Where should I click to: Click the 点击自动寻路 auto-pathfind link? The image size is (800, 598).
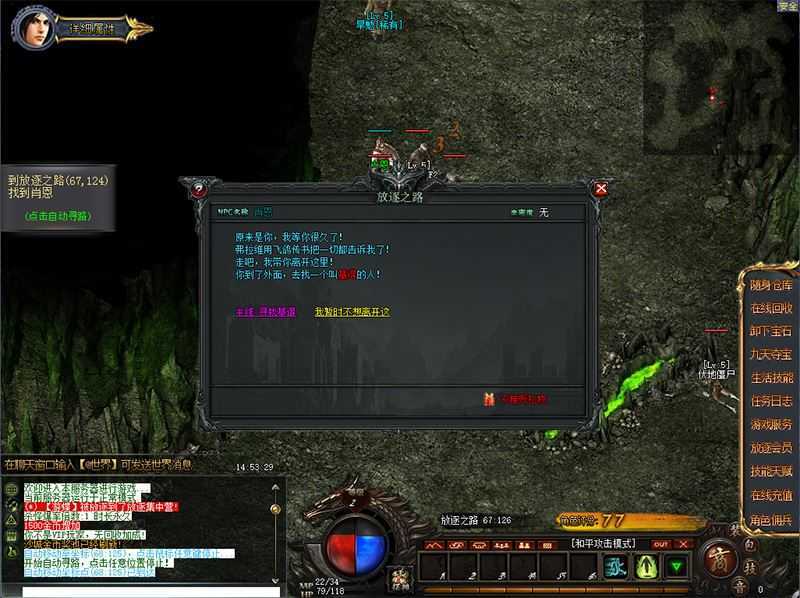57,216
